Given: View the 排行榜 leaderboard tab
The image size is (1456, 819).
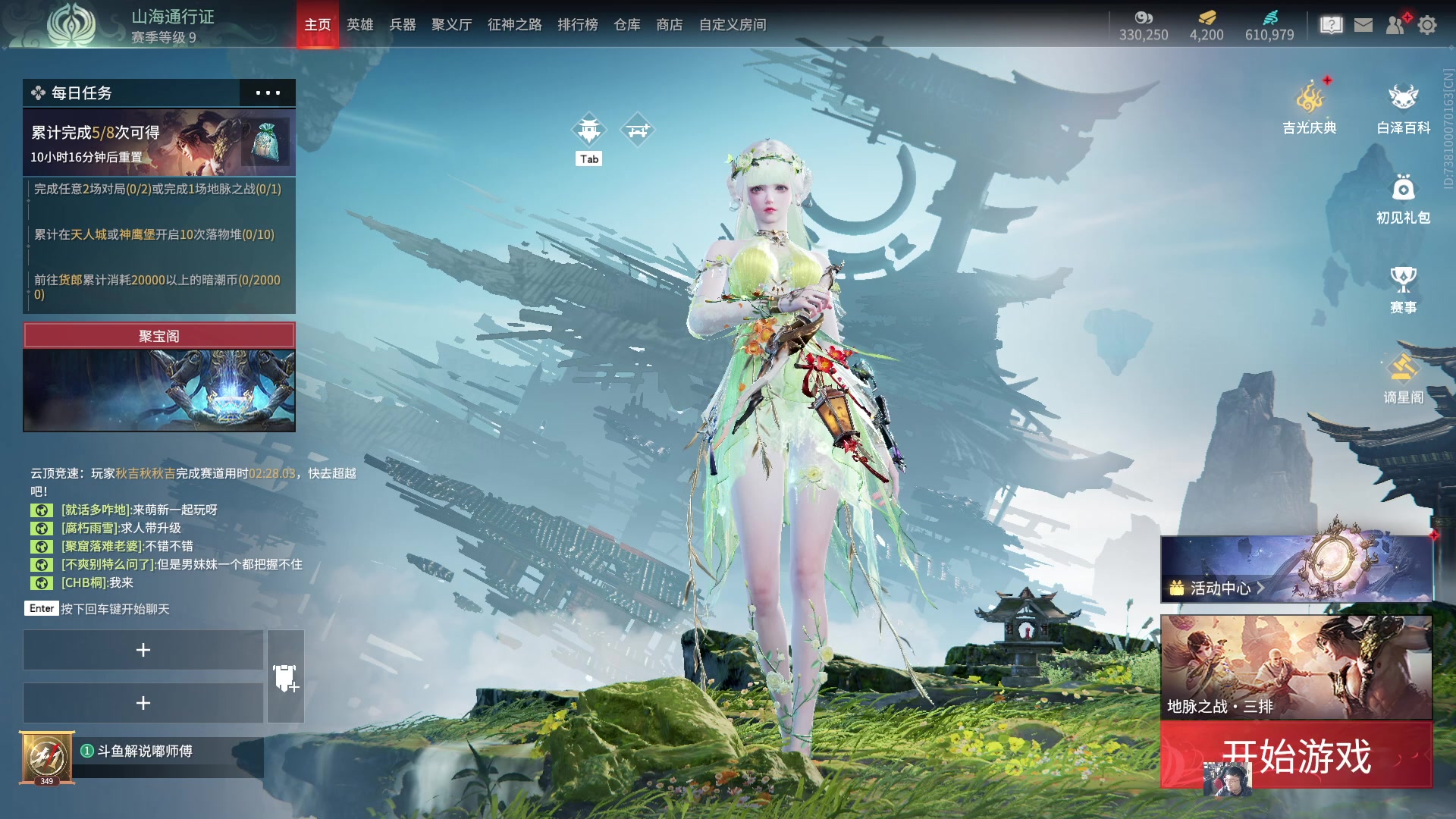Looking at the screenshot, I should (578, 25).
